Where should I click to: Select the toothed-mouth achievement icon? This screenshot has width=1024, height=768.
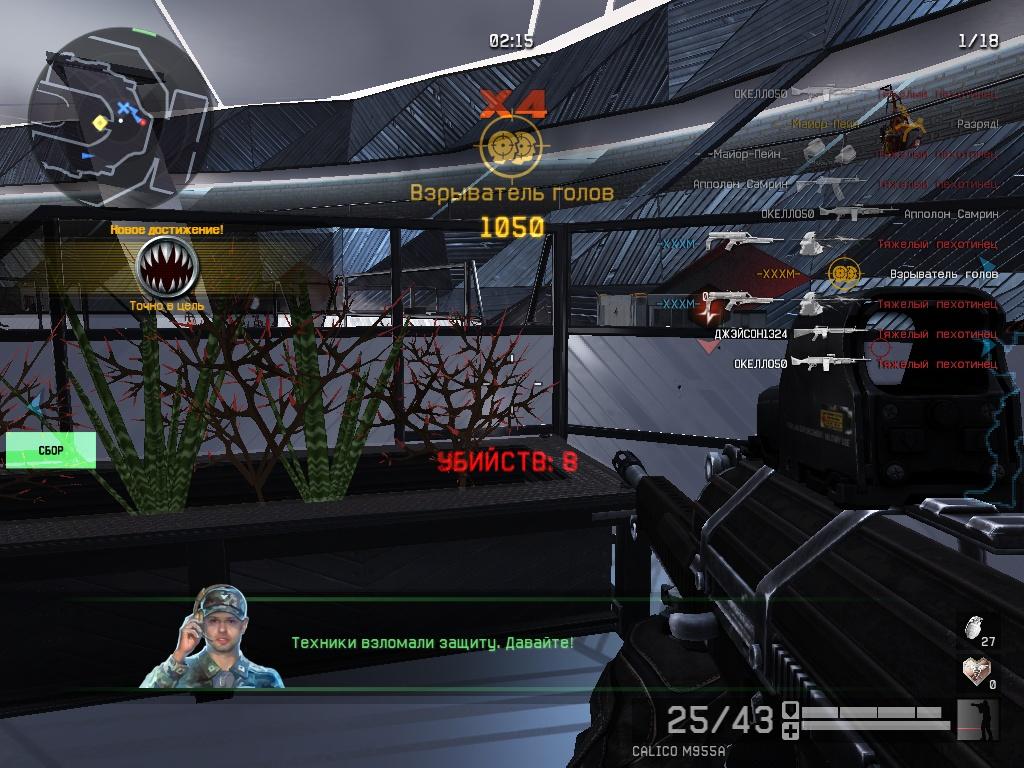[166, 267]
